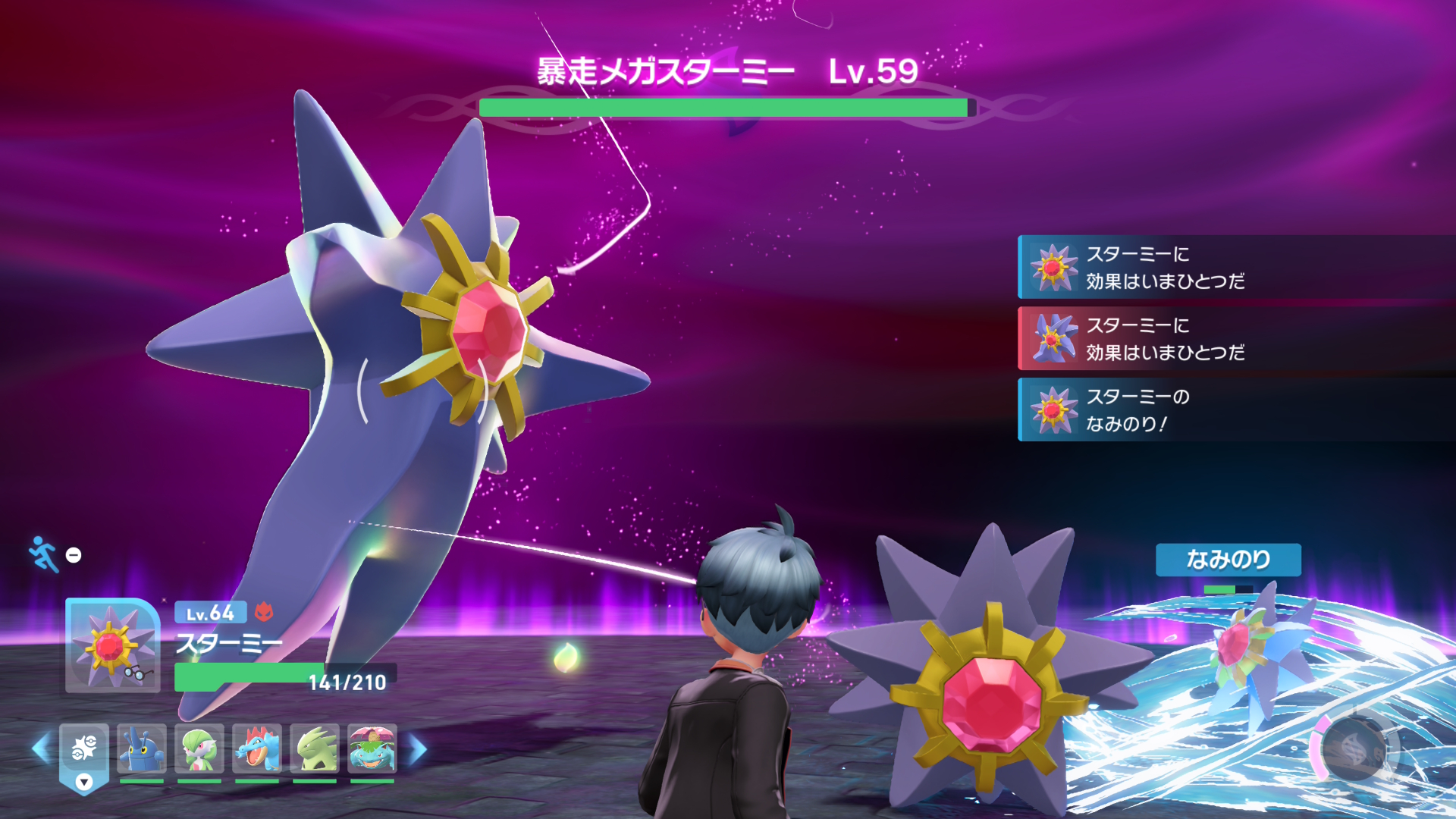Image resolution: width=1456 pixels, height=819 pixels.
Task: Click the right arrow beside the party bar
Action: click(x=418, y=749)
